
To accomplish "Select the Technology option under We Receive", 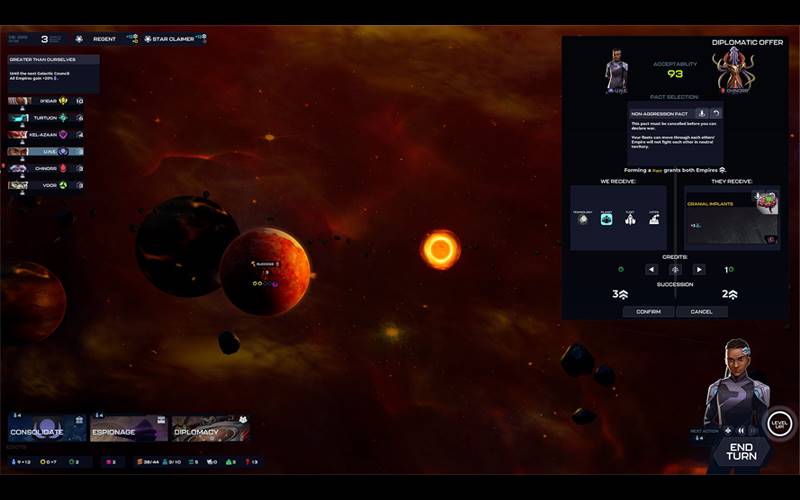I will click(583, 219).
